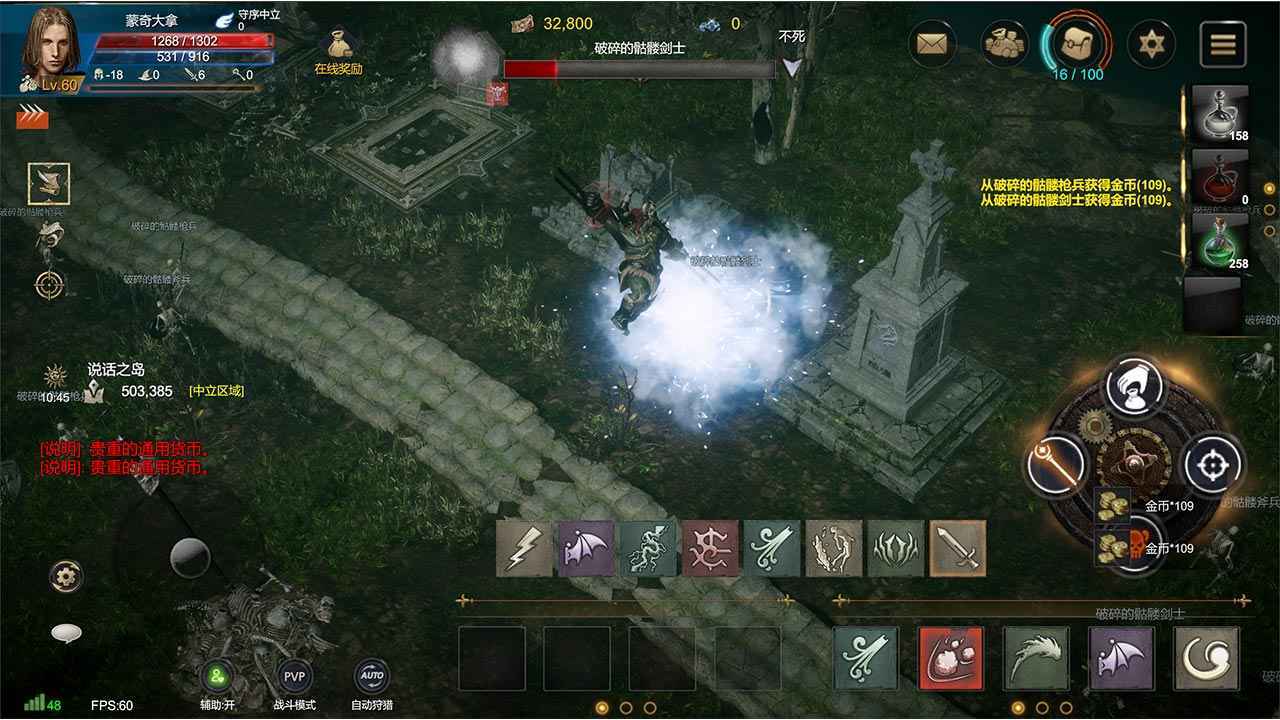Image resolution: width=1280 pixels, height=720 pixels.
Task: Open the settings gear near the joystick
Action: click(65, 575)
